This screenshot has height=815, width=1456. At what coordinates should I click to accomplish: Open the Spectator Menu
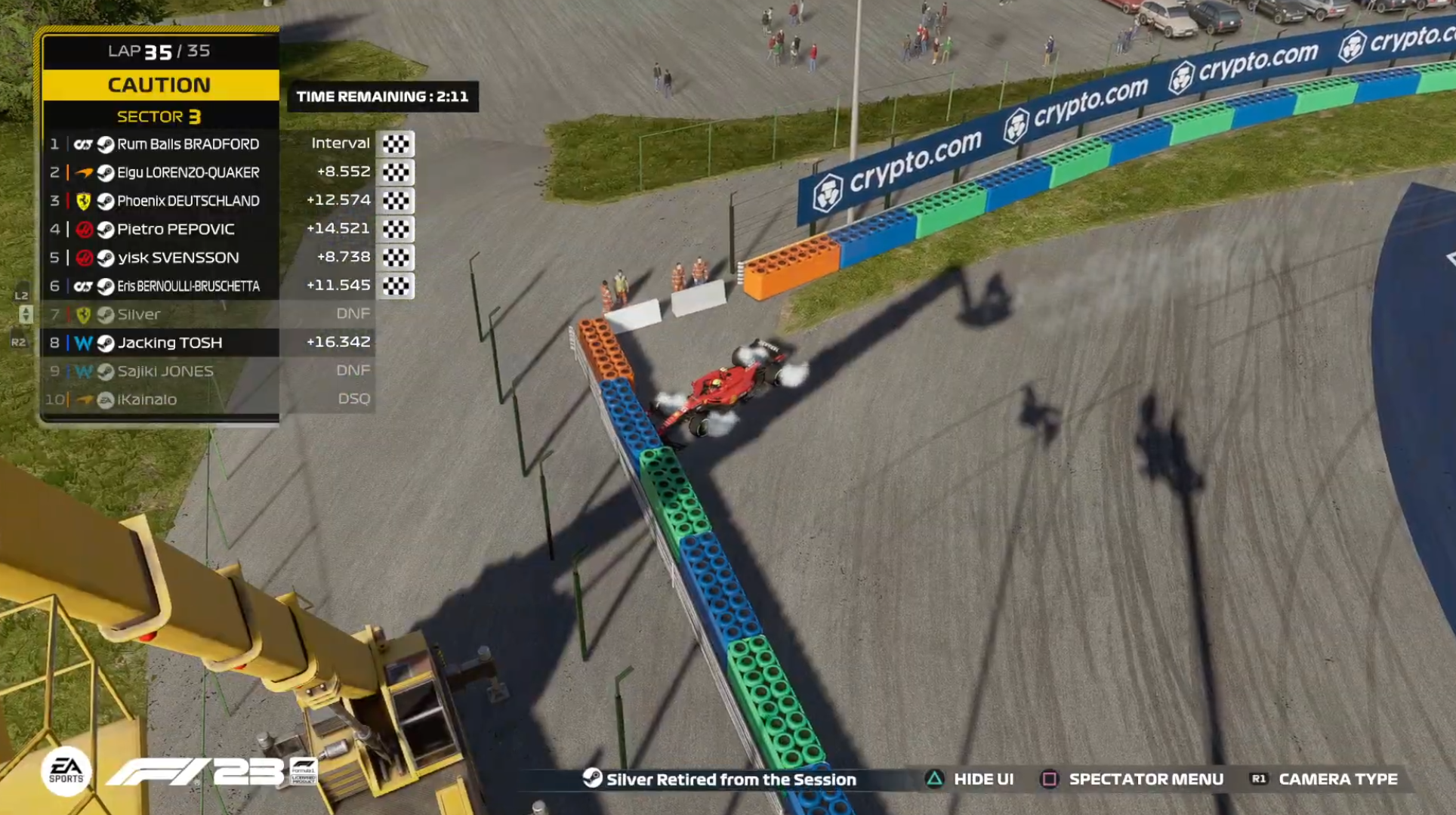pyautogui.click(x=1133, y=779)
